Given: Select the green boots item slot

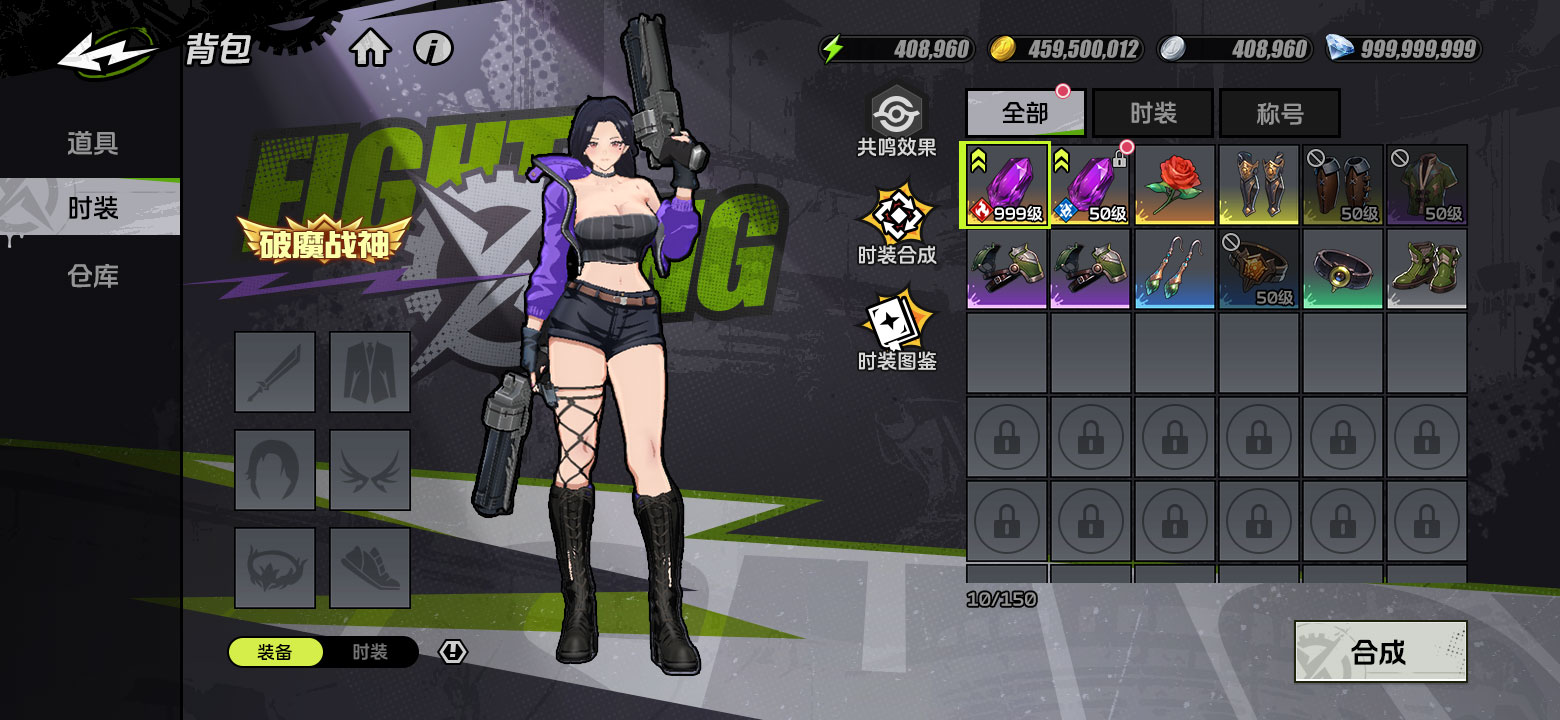Looking at the screenshot, I should 1426,269.
